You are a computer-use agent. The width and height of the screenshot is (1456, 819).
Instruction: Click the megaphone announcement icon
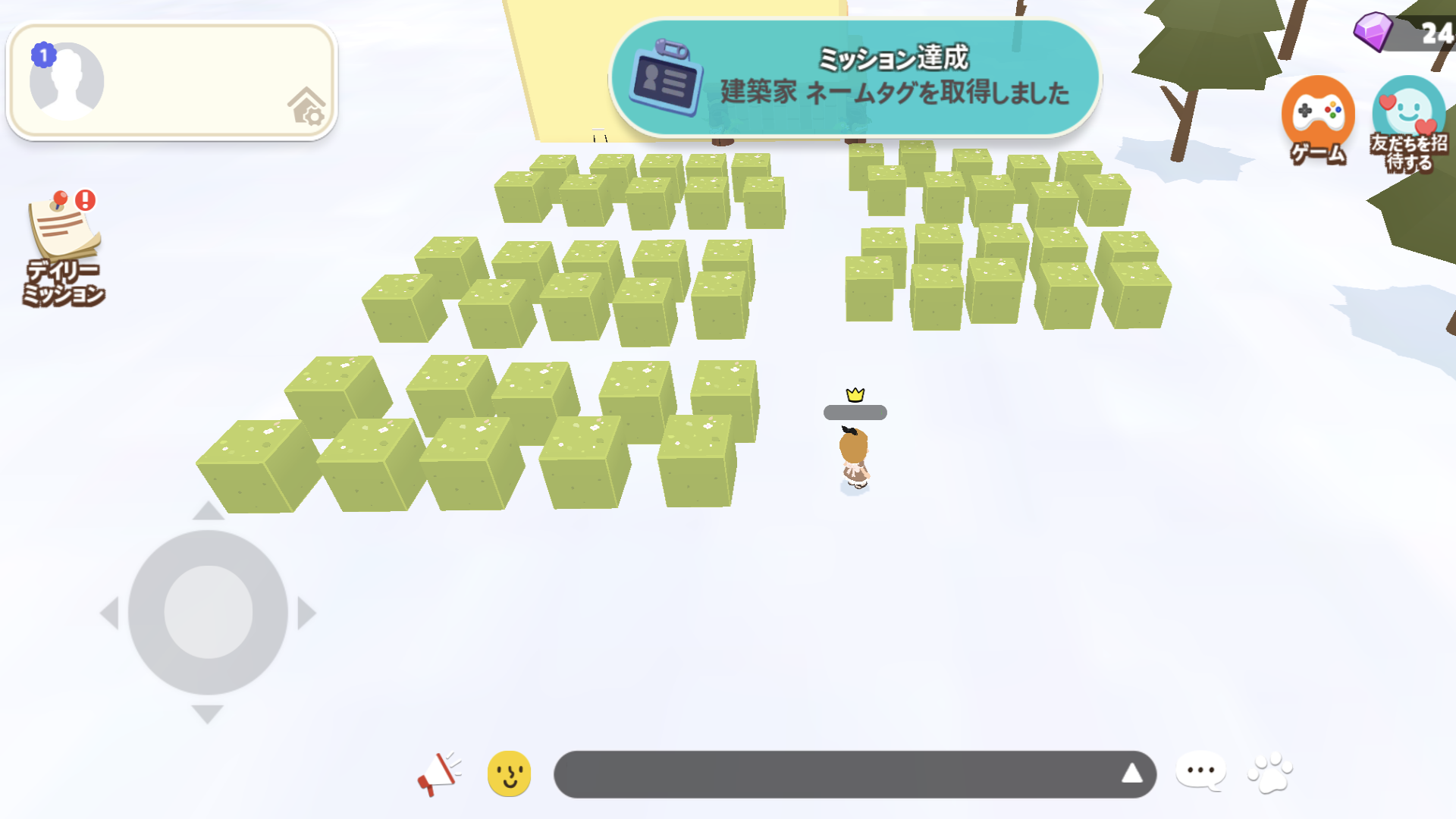point(439,773)
